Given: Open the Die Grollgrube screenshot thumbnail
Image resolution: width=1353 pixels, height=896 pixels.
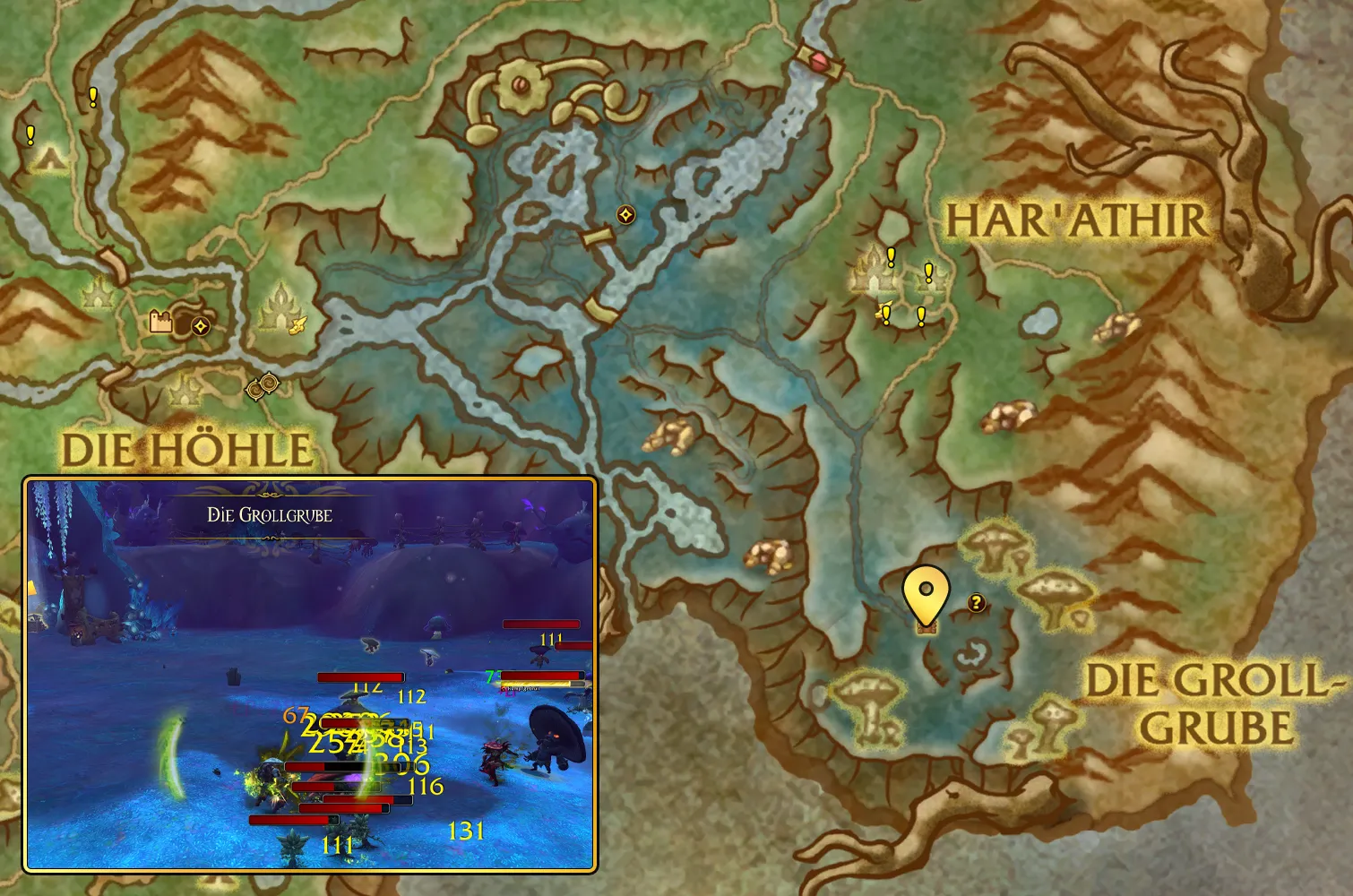Looking at the screenshot, I should (x=310, y=674).
